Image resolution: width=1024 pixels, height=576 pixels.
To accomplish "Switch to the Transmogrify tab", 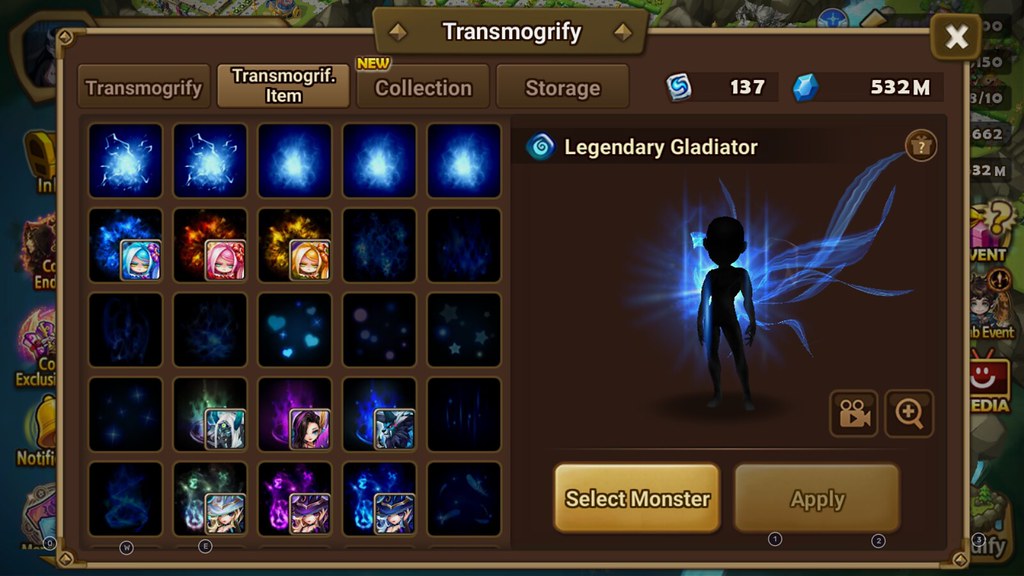I will click(x=144, y=87).
